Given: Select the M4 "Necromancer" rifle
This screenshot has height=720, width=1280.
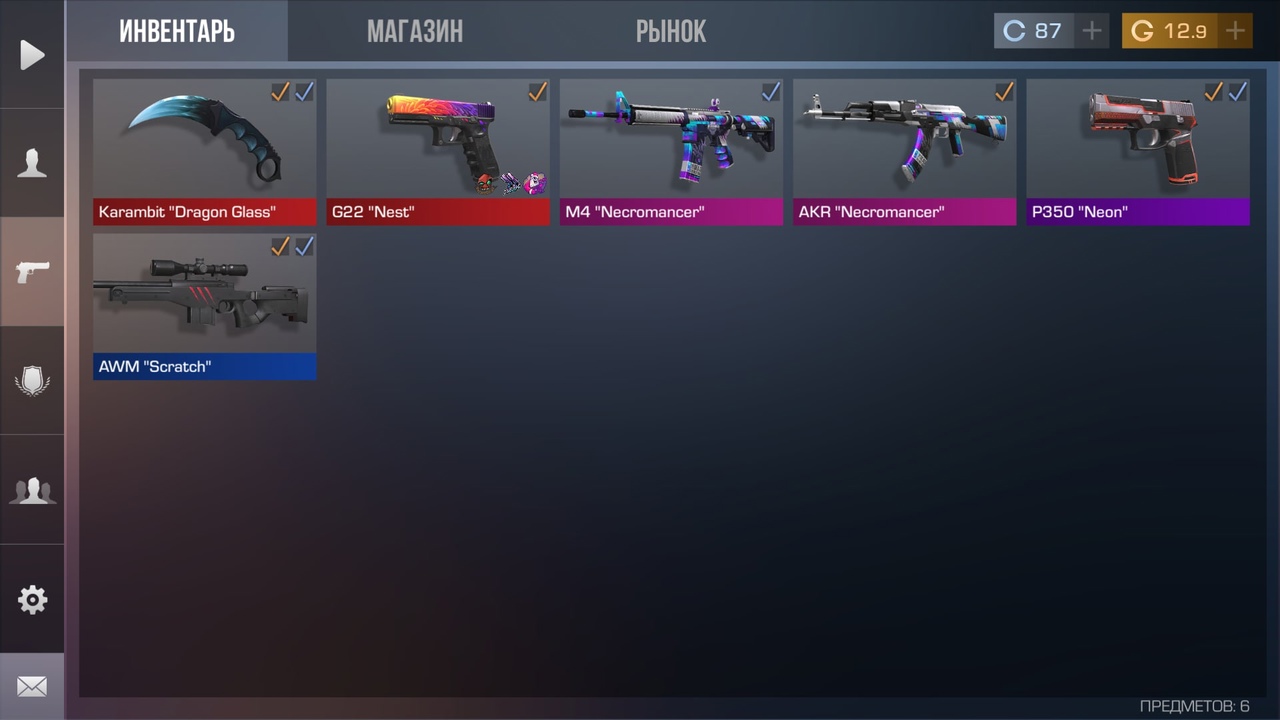Looking at the screenshot, I should click(x=671, y=150).
